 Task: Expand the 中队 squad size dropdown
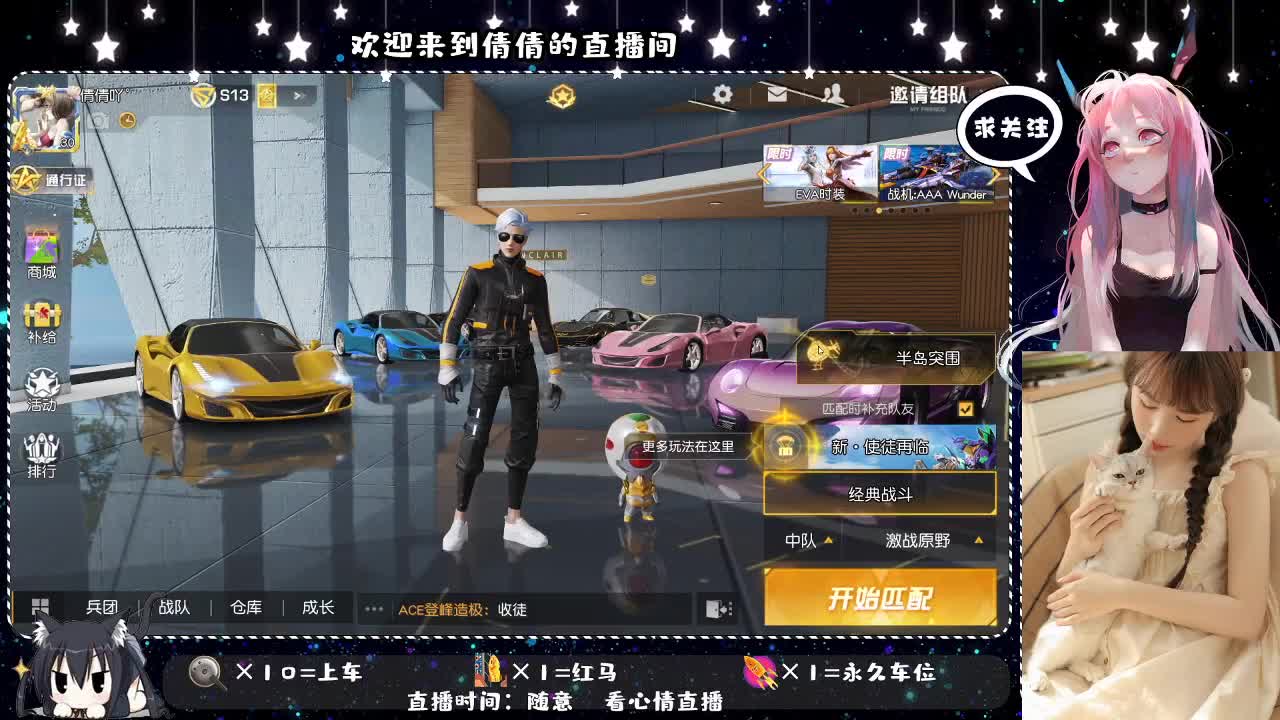(803, 540)
